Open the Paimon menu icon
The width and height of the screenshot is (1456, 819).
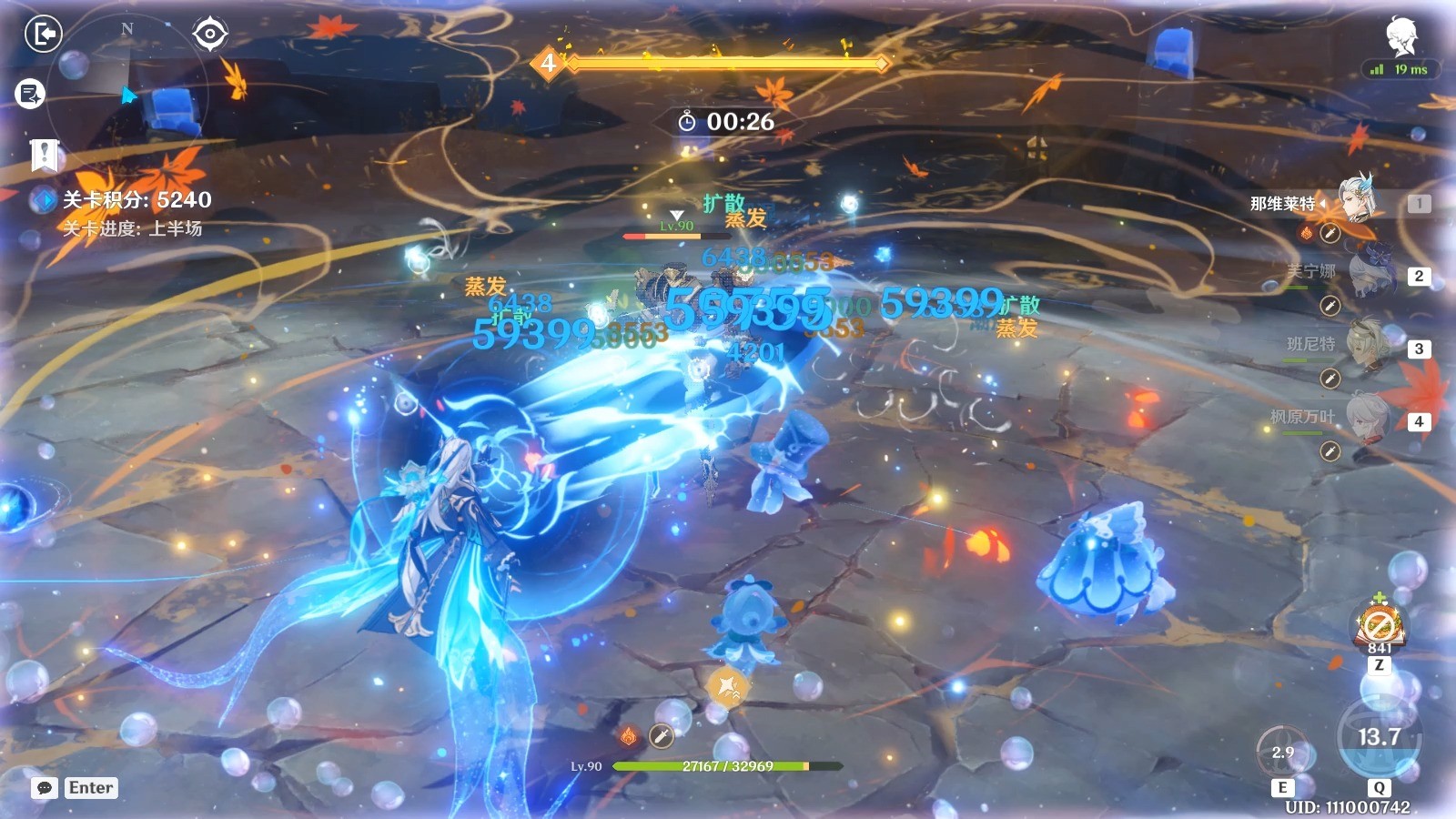1401,36
